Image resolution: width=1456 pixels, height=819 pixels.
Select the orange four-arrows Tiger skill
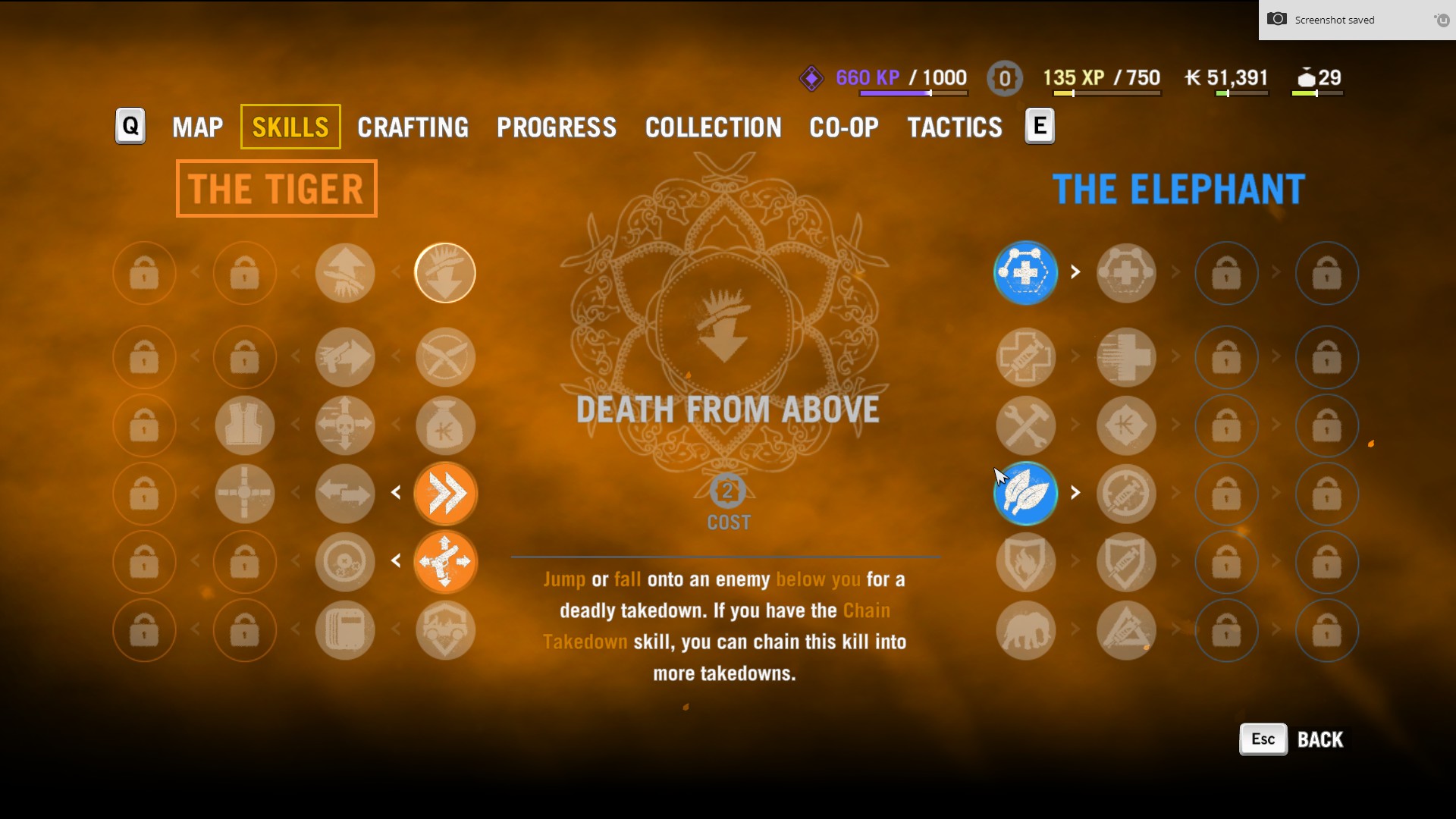pos(445,562)
